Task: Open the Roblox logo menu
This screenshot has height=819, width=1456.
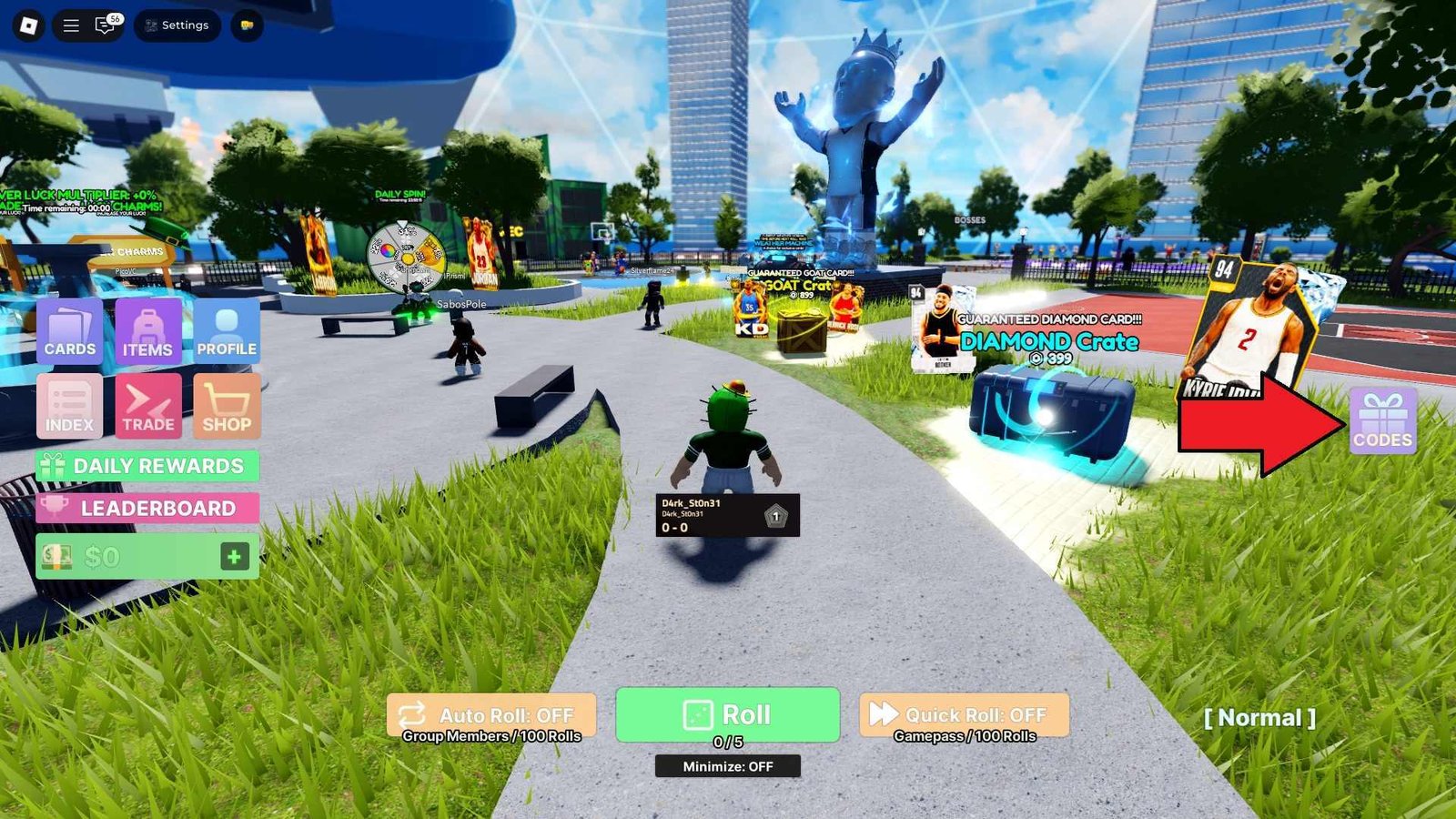Action: [x=28, y=25]
